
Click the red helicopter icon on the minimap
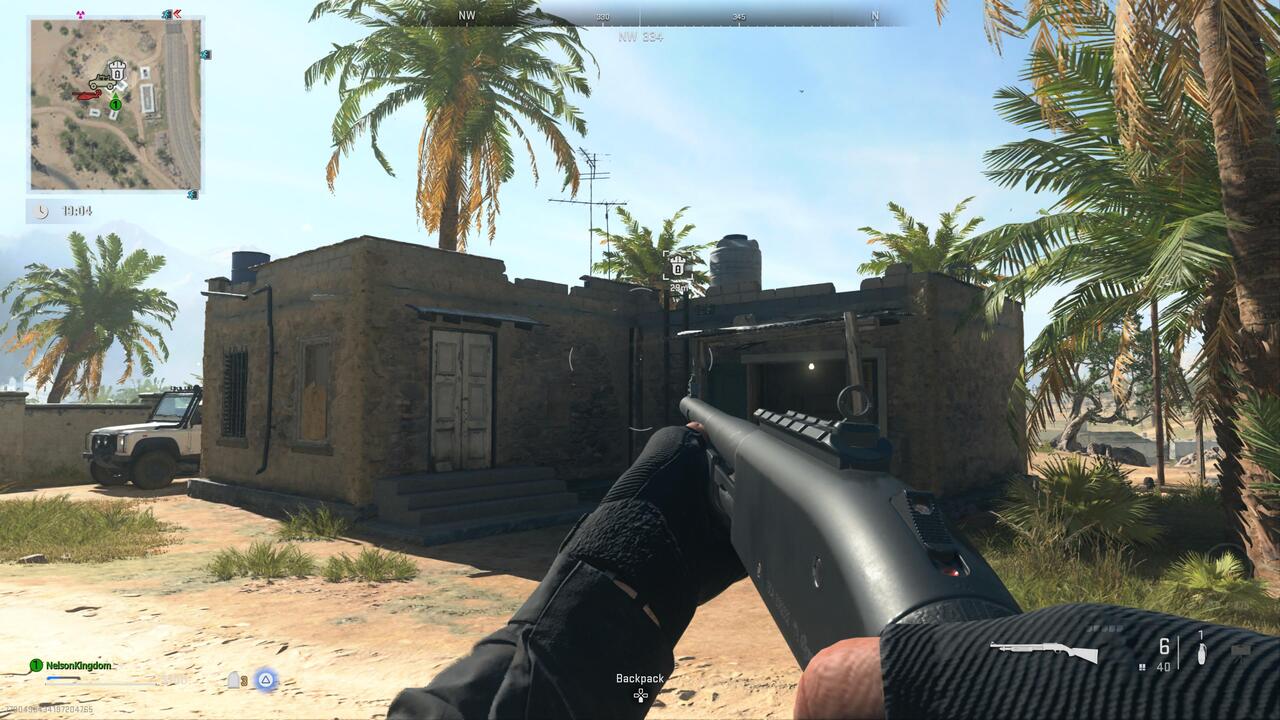click(x=89, y=95)
